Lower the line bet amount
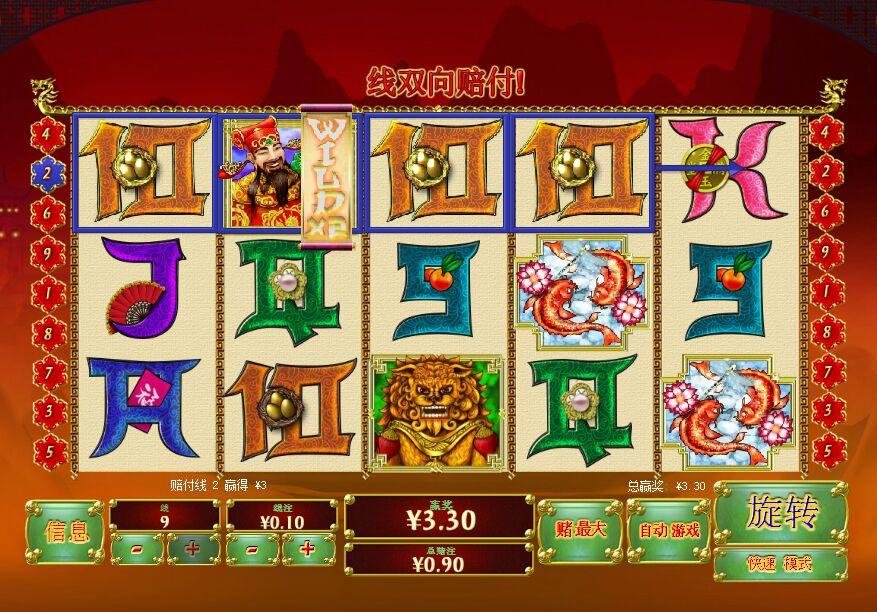The image size is (877, 612). tap(253, 549)
